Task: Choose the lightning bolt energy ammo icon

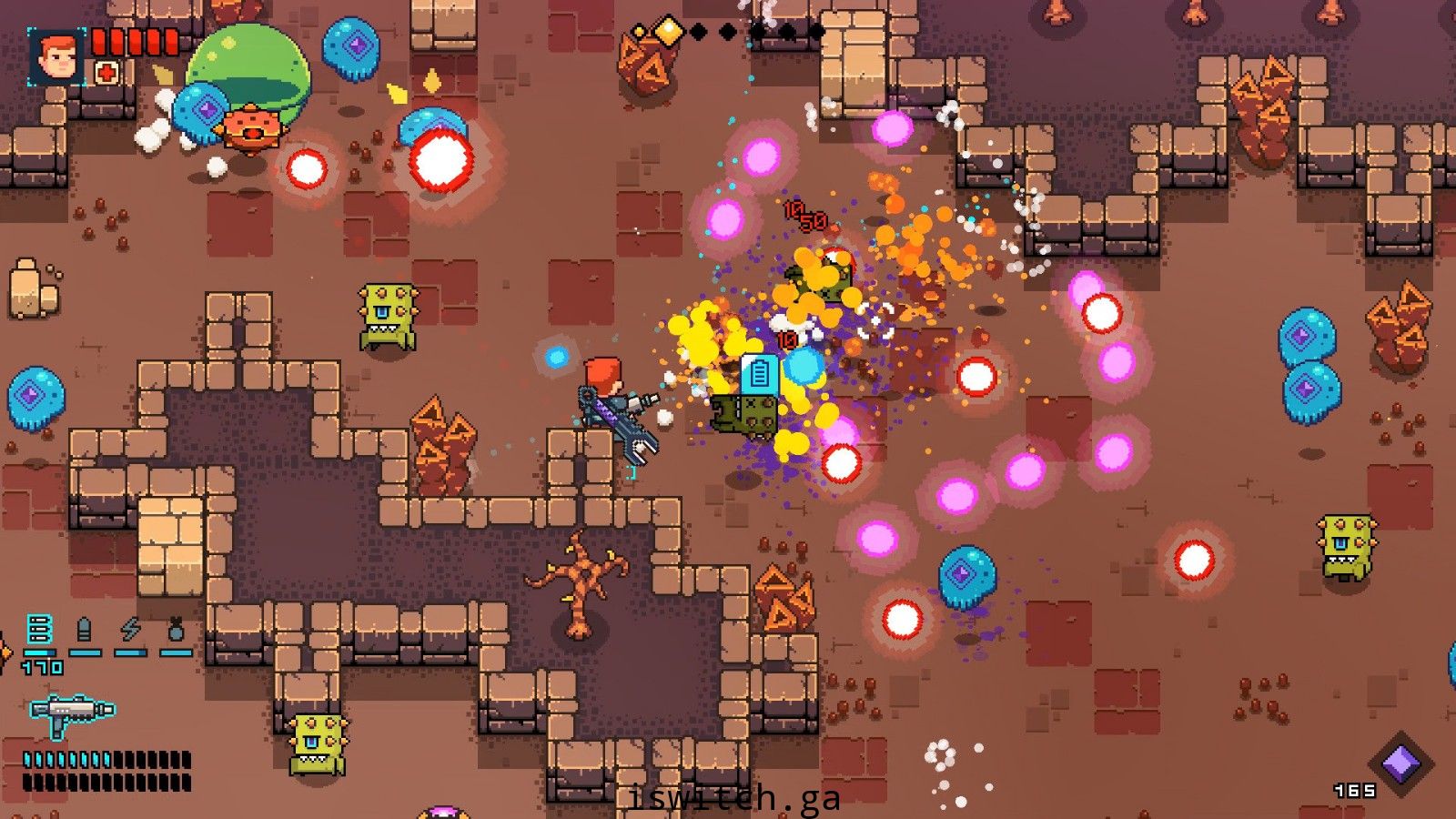Action: (131, 630)
